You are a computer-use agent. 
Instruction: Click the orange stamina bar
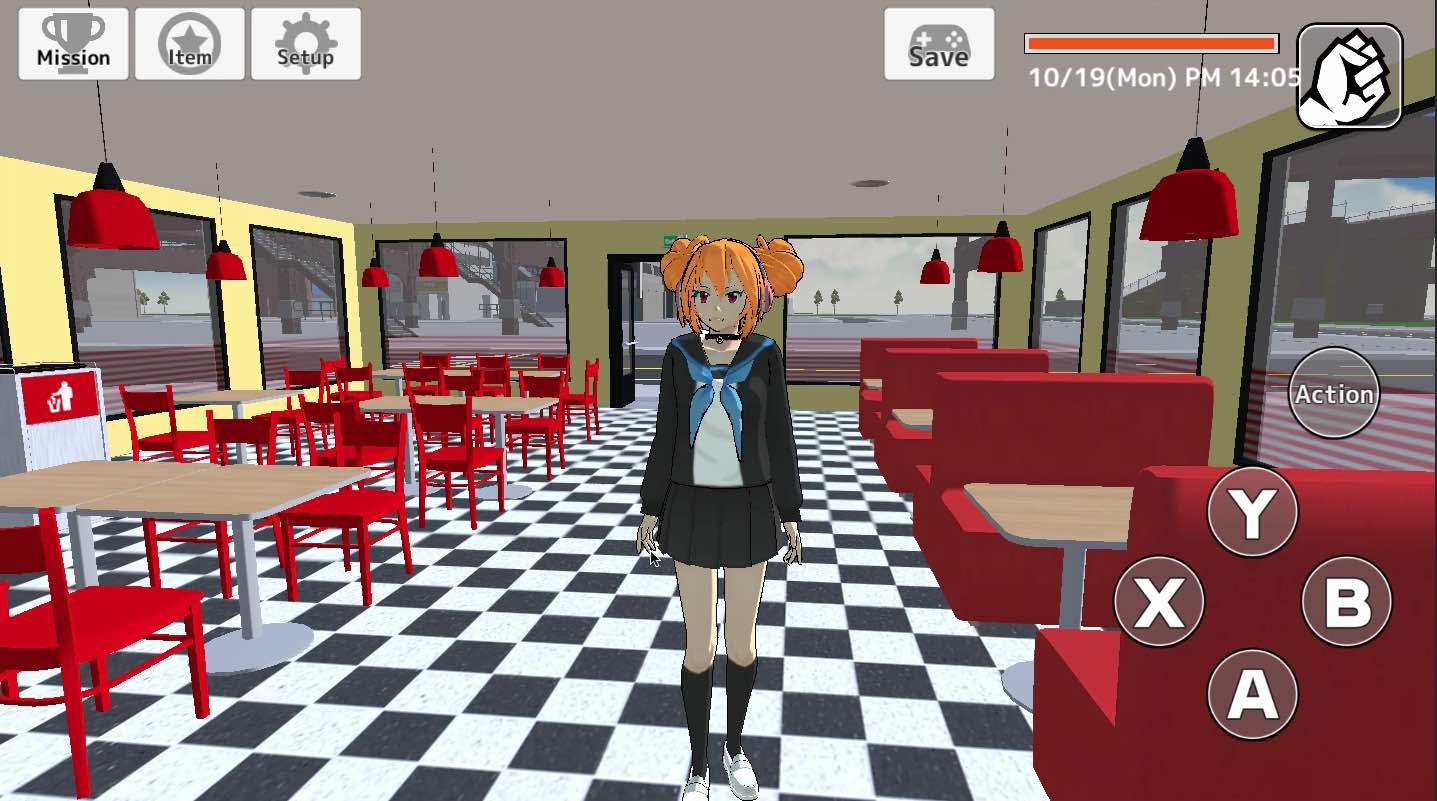(x=1150, y=44)
